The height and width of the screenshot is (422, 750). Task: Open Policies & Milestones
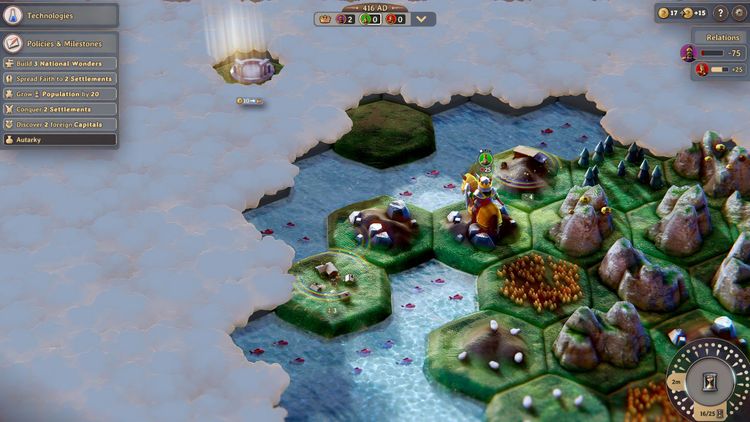point(59,44)
